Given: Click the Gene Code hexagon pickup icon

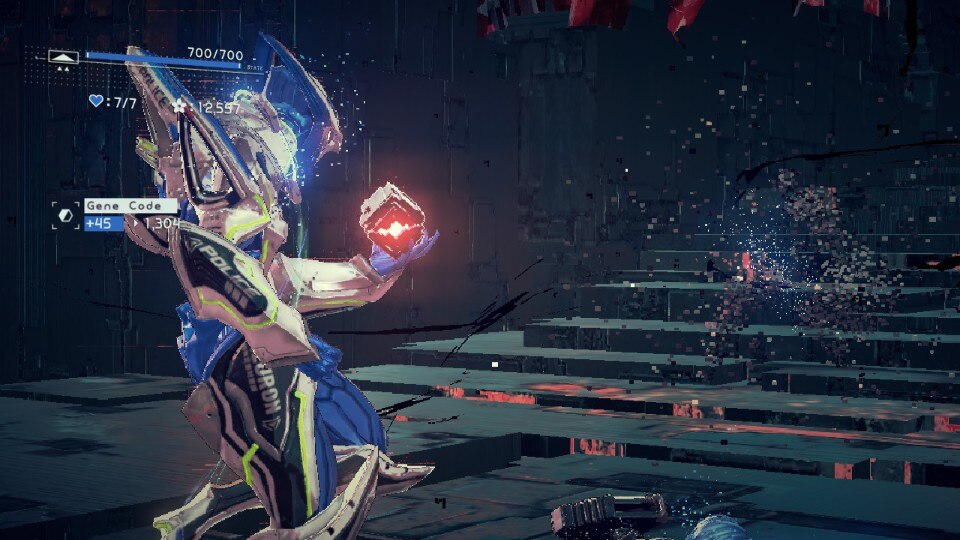Looking at the screenshot, I should (x=66, y=215).
